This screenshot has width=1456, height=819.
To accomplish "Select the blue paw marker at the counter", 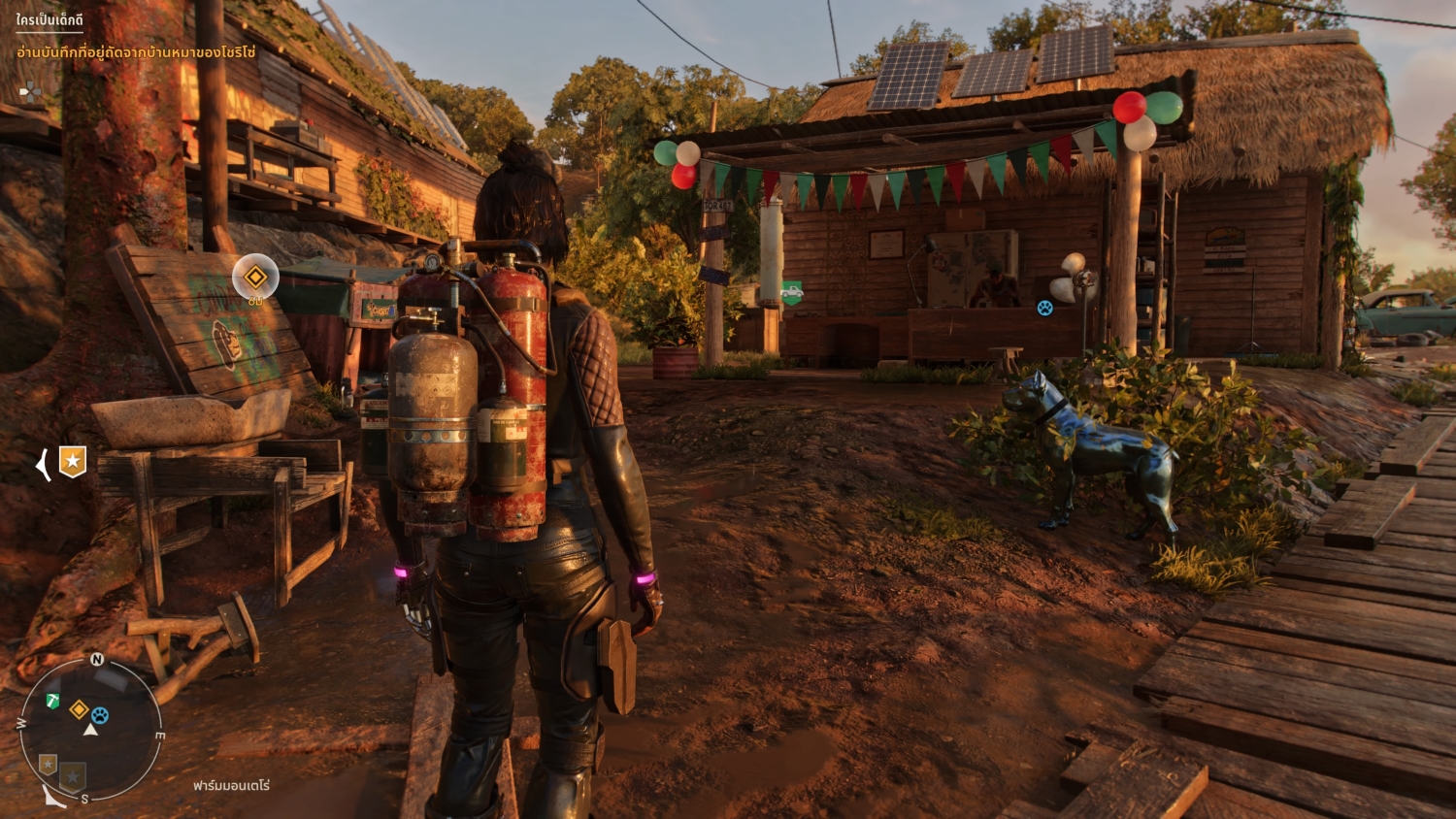I will pyautogui.click(x=1044, y=308).
